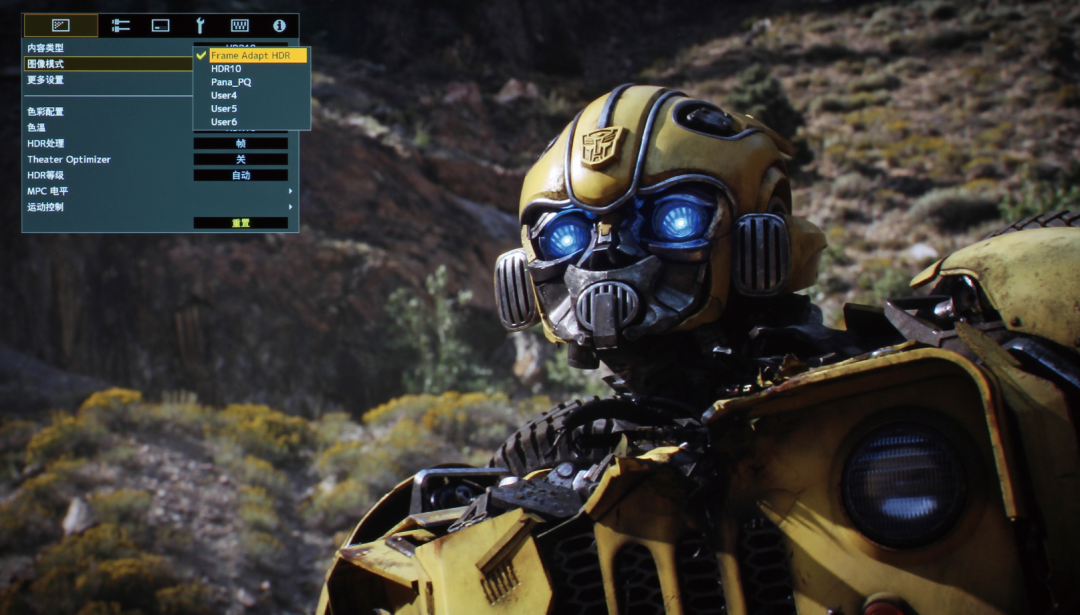Switch to the input signal connector tab
The image size is (1080, 615).
(121, 25)
